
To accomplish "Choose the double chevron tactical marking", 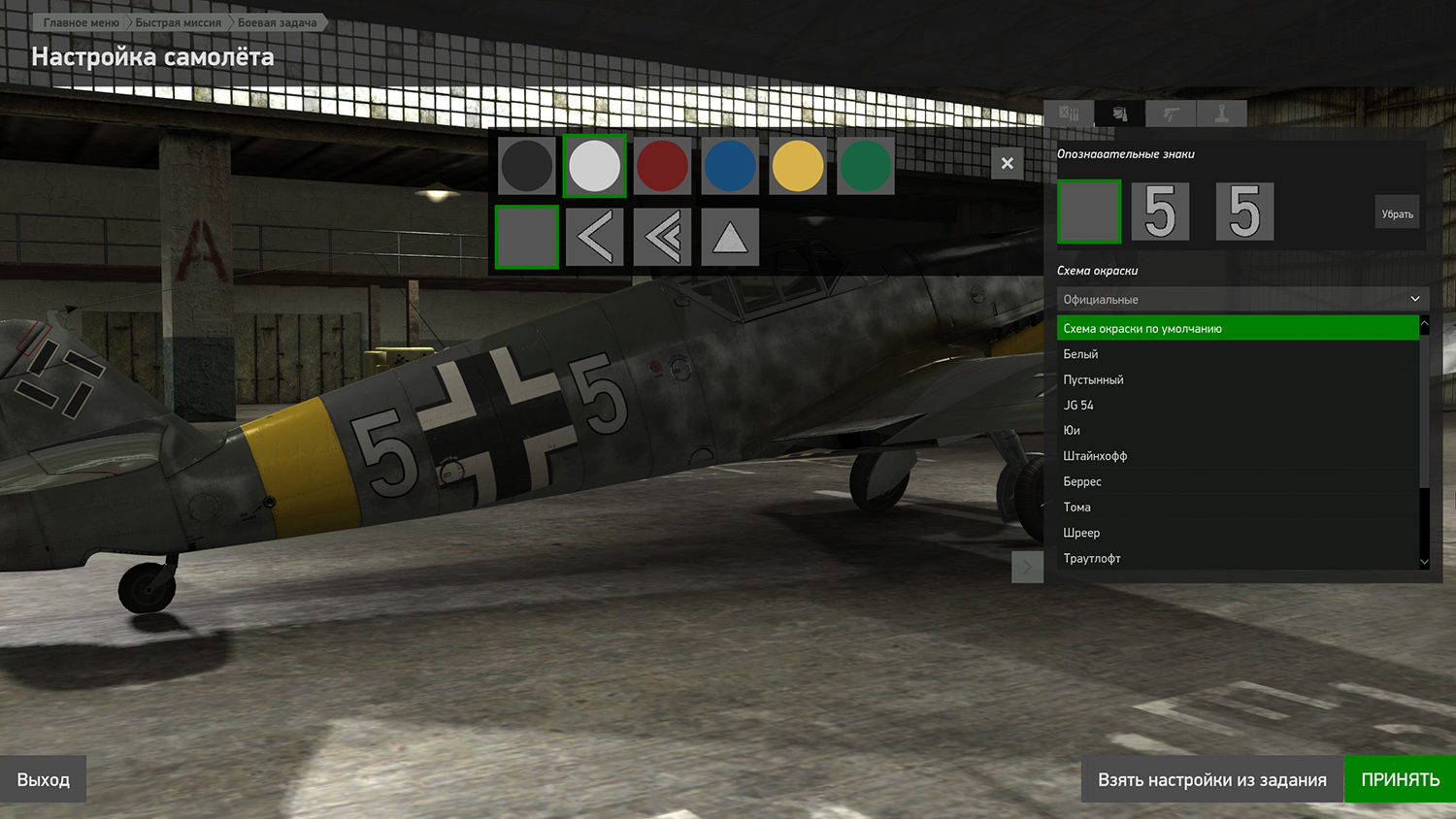I will pos(662,237).
